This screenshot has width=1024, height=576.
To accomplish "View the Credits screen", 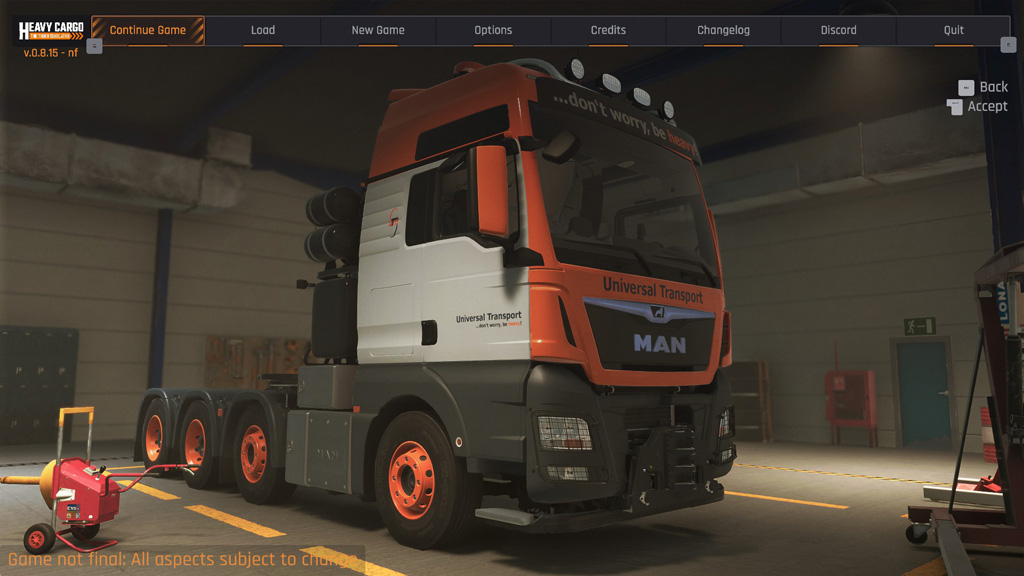I will click(608, 30).
